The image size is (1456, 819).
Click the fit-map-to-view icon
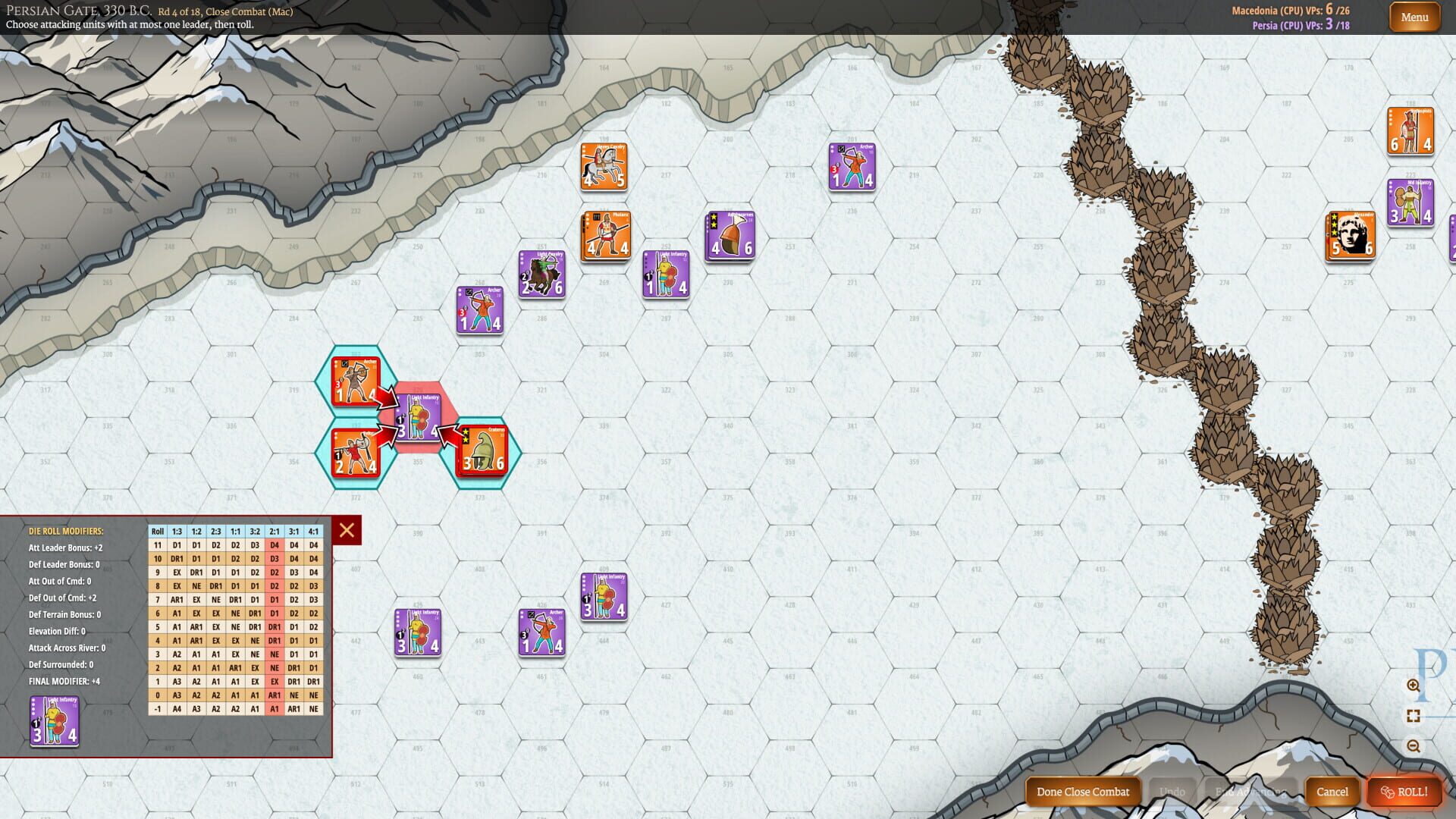tap(1412, 714)
